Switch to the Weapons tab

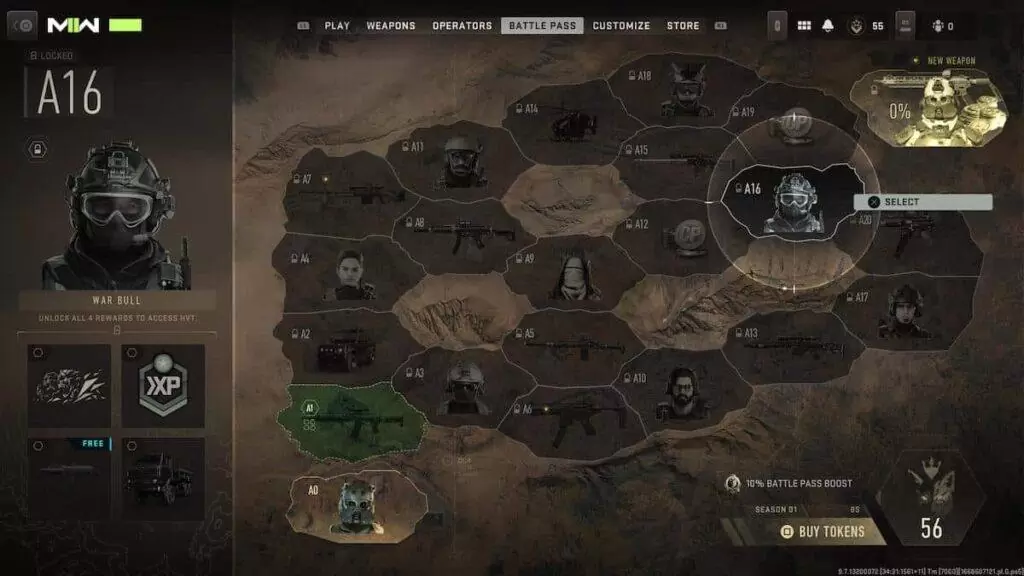[x=391, y=25]
